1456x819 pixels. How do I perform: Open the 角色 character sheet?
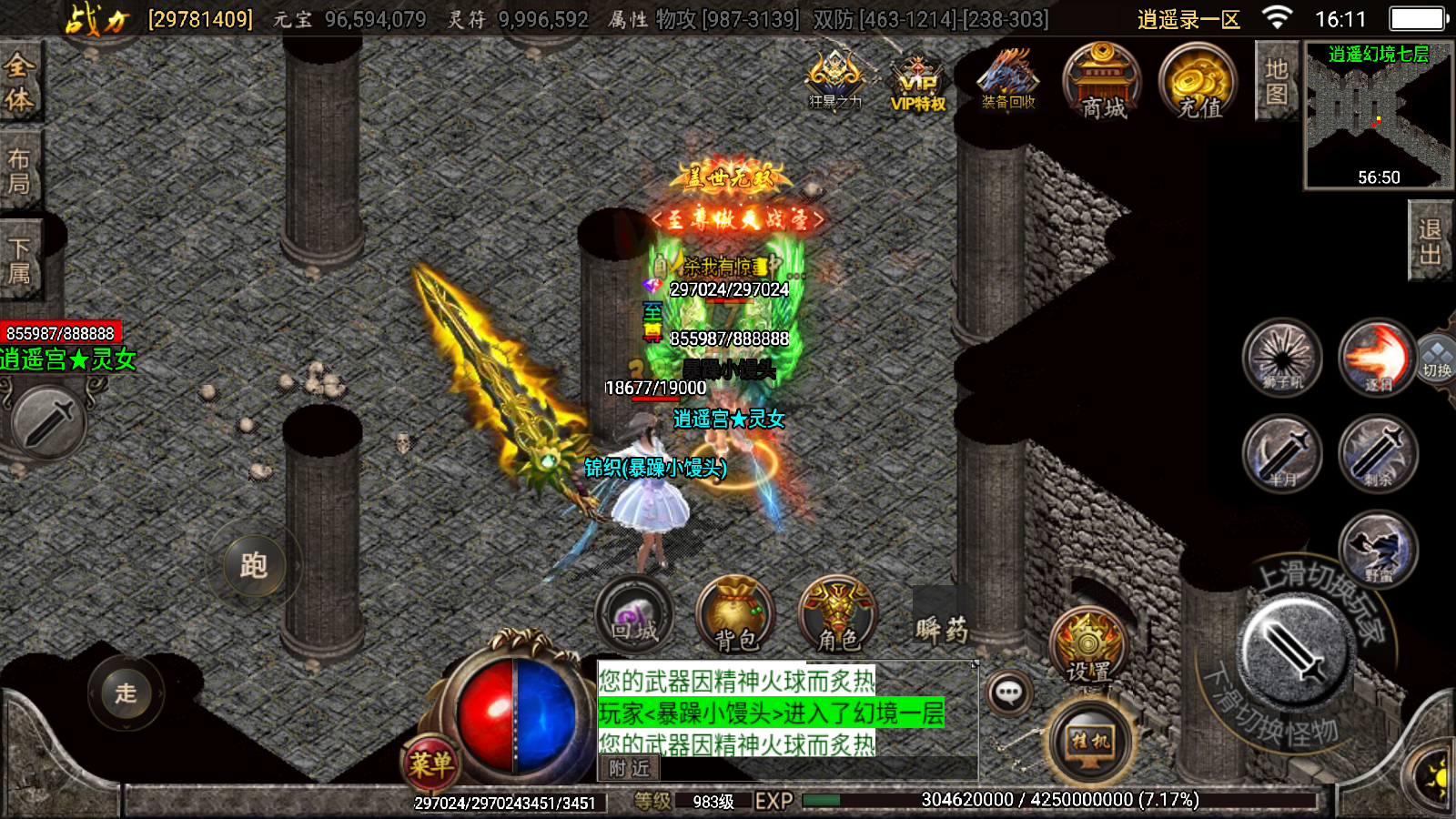point(837,616)
